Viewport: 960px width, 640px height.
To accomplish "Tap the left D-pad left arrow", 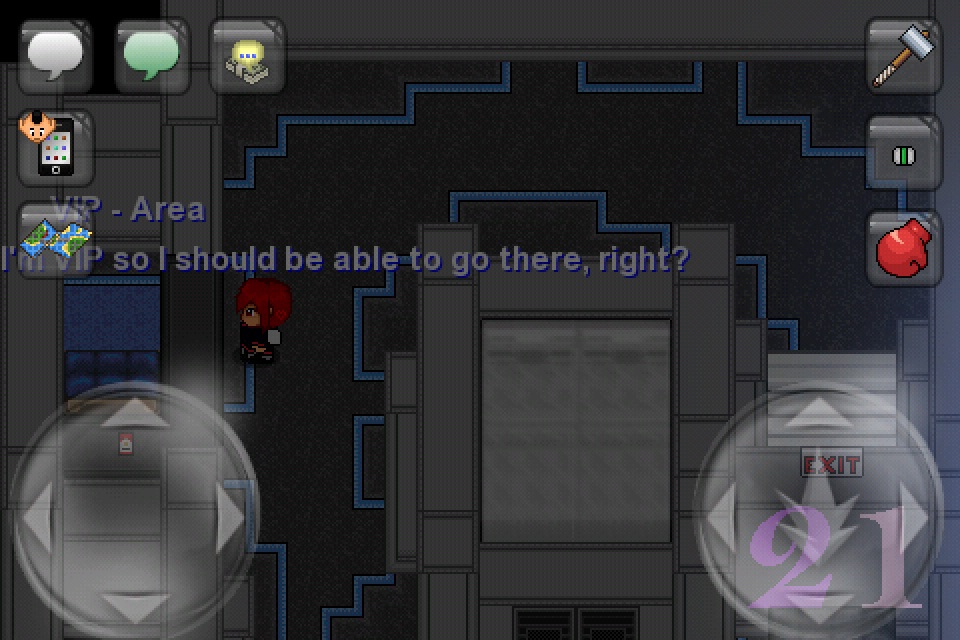I will pos(37,516).
